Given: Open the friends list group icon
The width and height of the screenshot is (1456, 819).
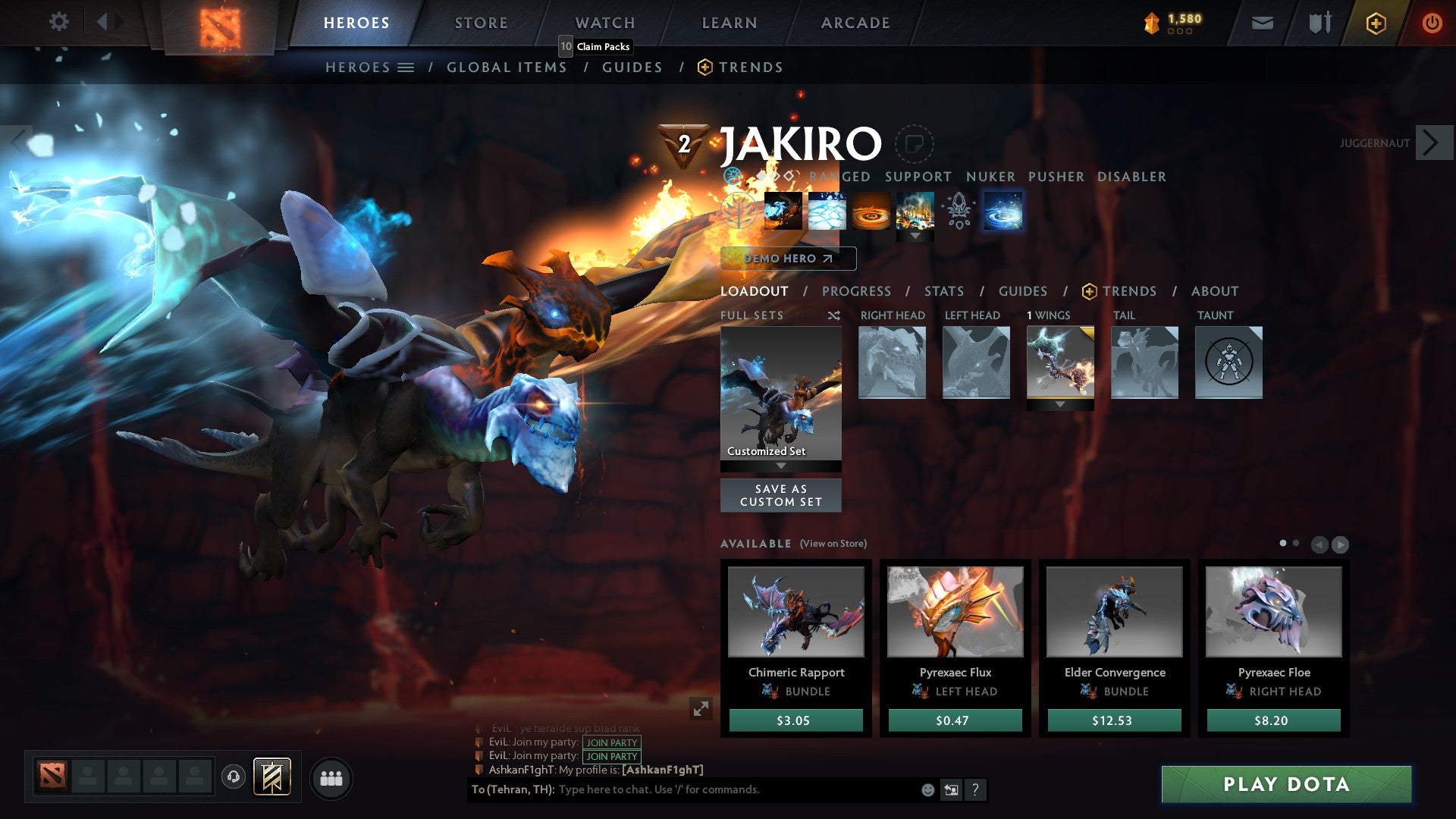Looking at the screenshot, I should pyautogui.click(x=331, y=777).
